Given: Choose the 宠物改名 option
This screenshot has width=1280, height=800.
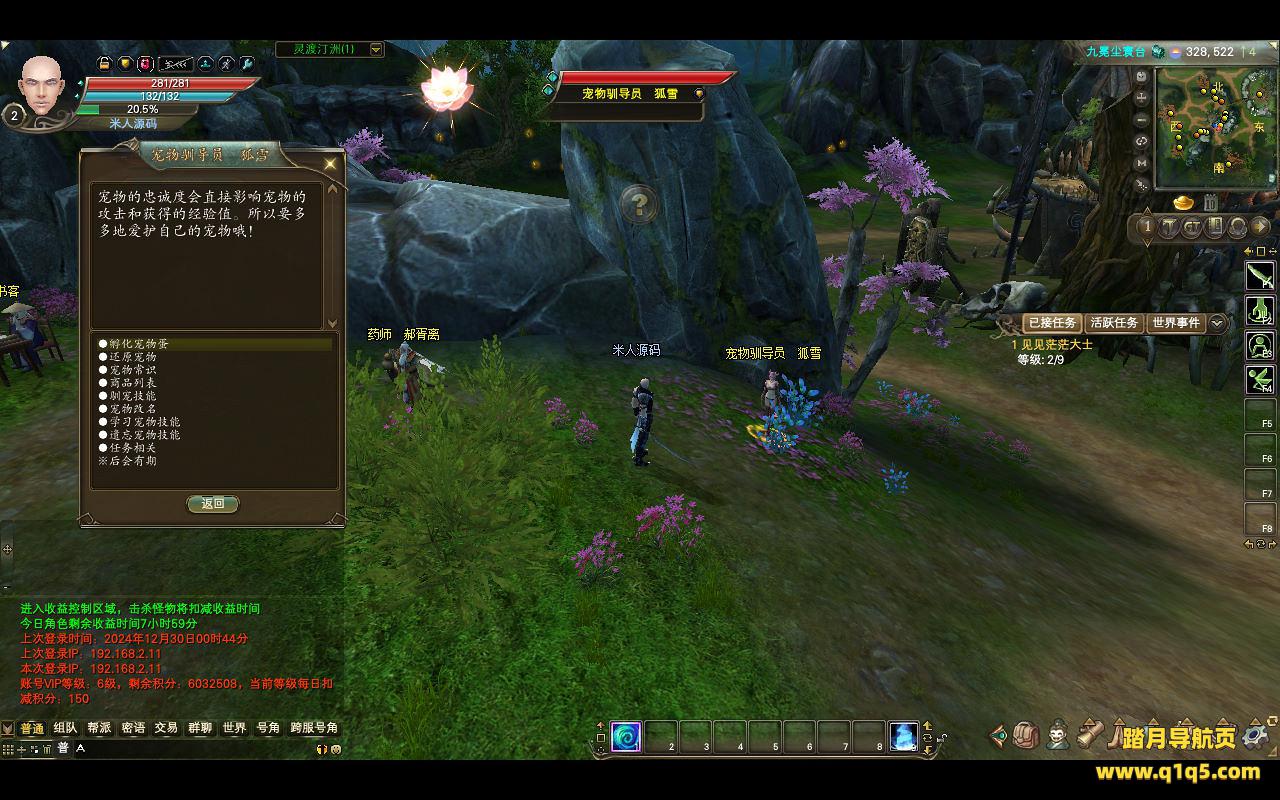Looking at the screenshot, I should click(132, 409).
